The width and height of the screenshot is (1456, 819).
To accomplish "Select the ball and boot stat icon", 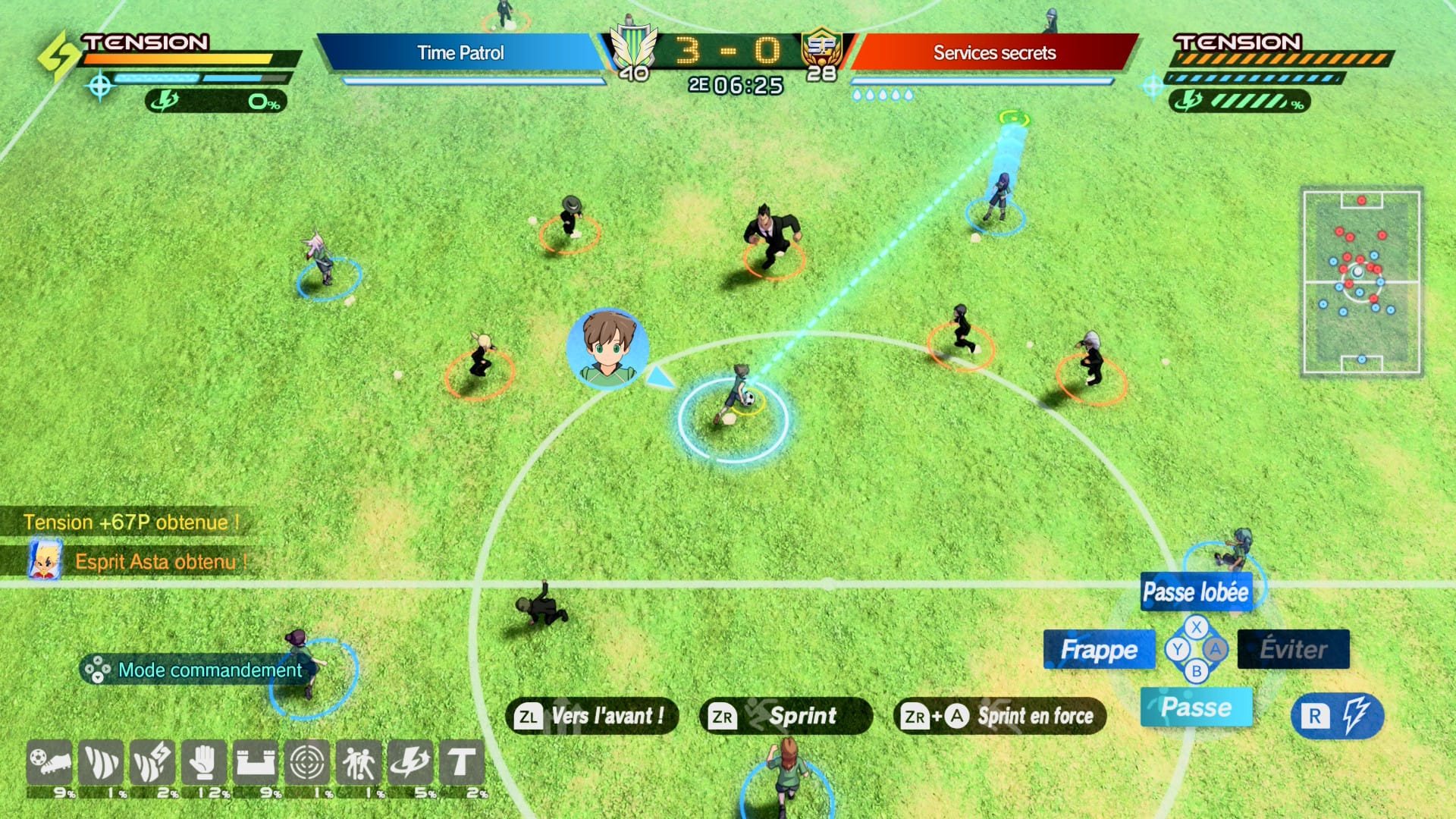I will click(49, 763).
